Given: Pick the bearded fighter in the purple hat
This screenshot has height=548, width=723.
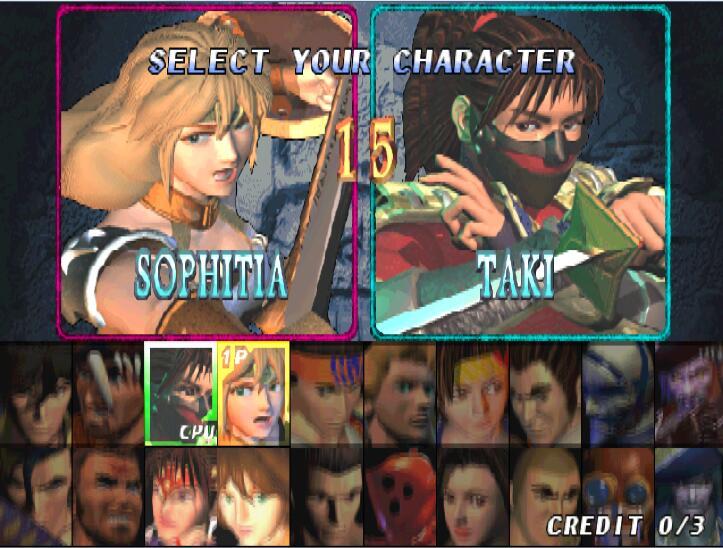Looking at the screenshot, I should tap(688, 394).
